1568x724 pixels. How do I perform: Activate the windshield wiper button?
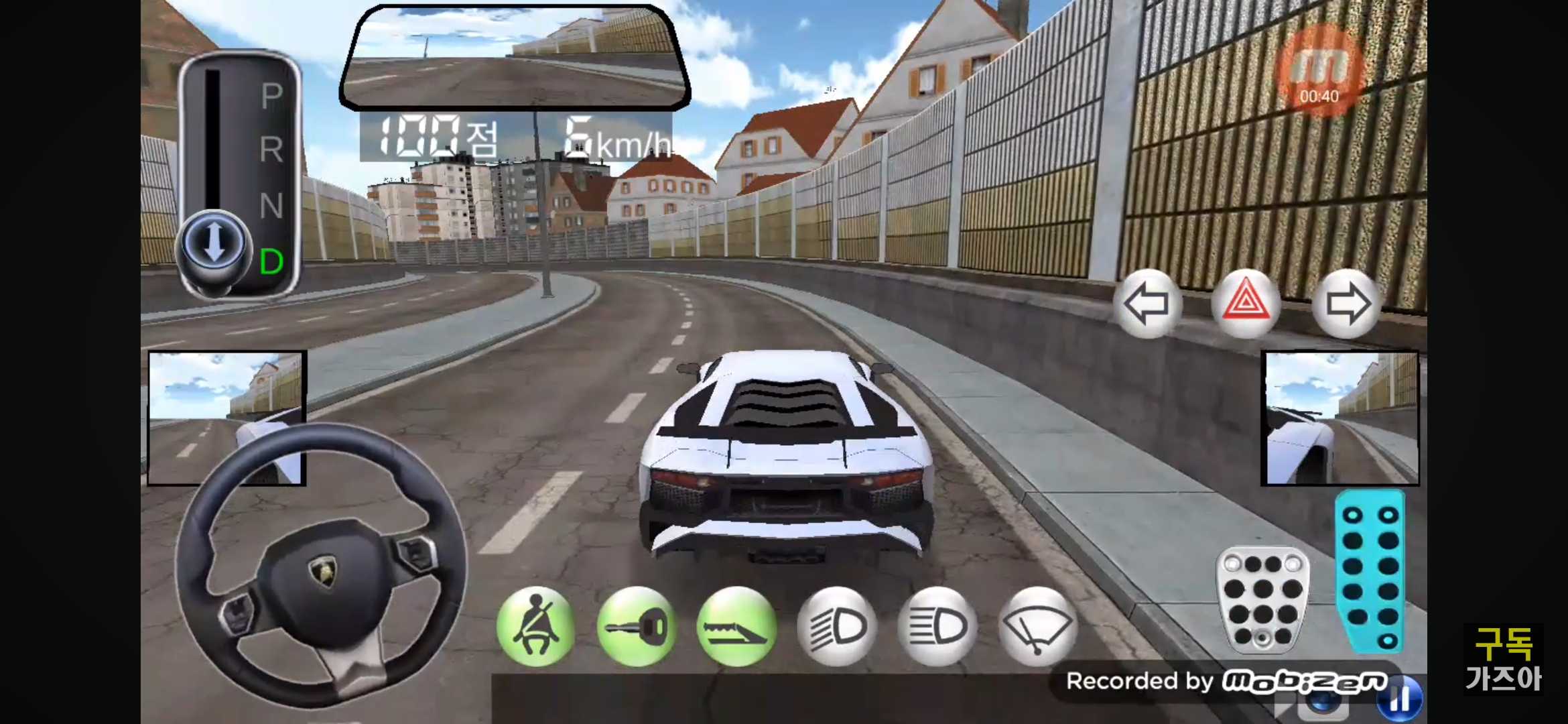click(1037, 627)
